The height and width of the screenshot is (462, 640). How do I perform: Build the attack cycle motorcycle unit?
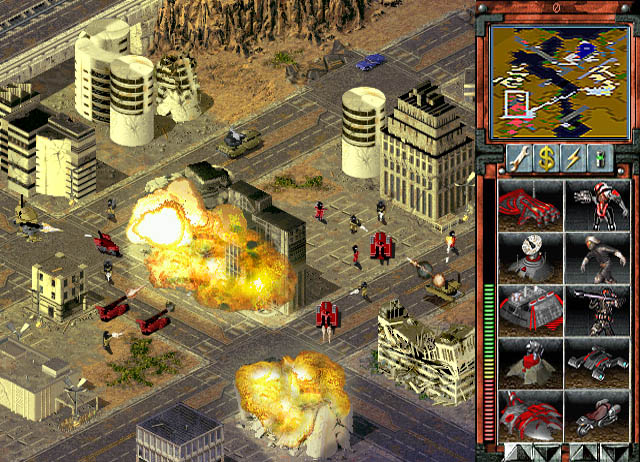(x=598, y=413)
